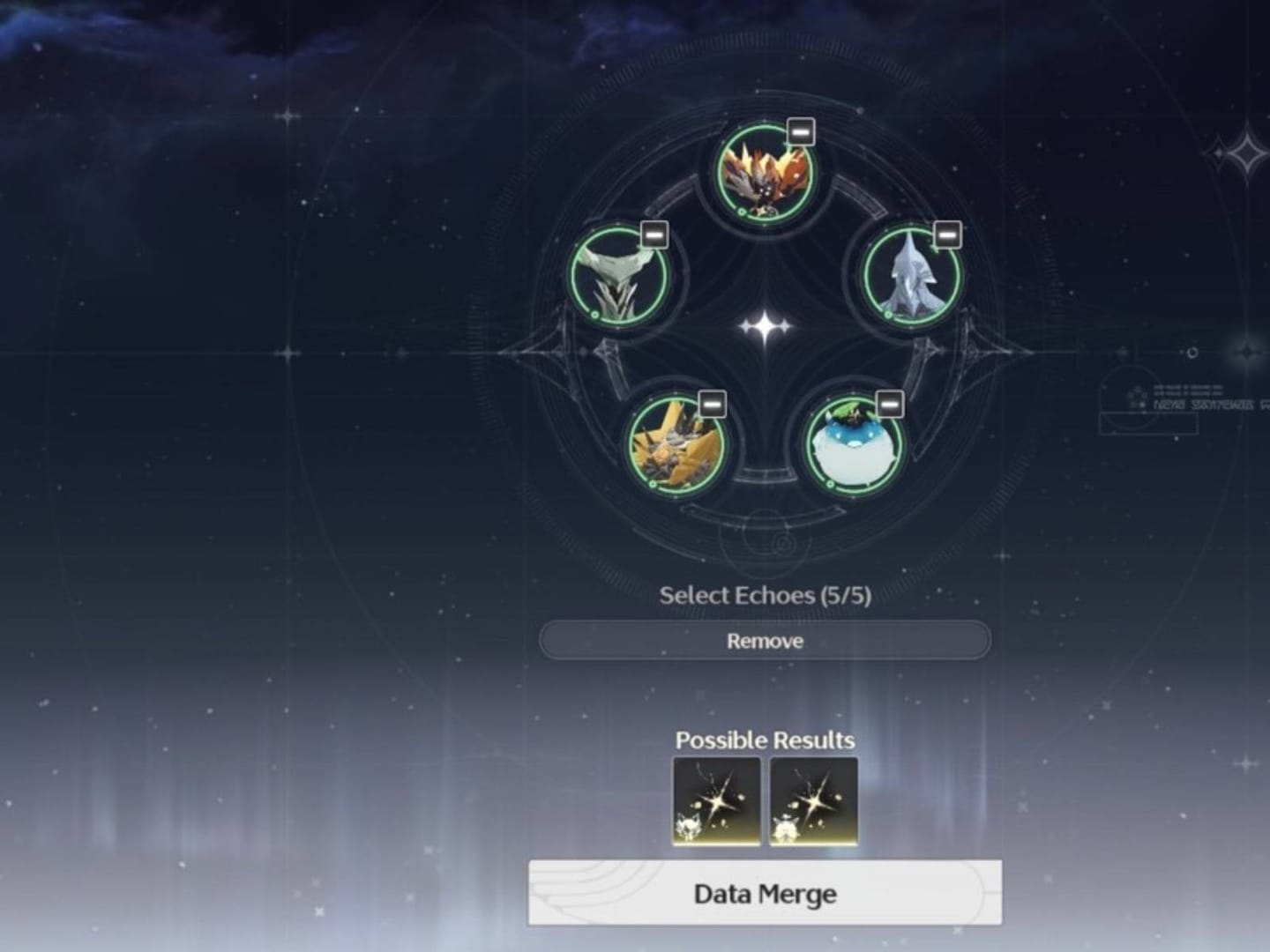Image resolution: width=1270 pixels, height=952 pixels.
Task: Select the grey horned echo slot
Action: 617,276
